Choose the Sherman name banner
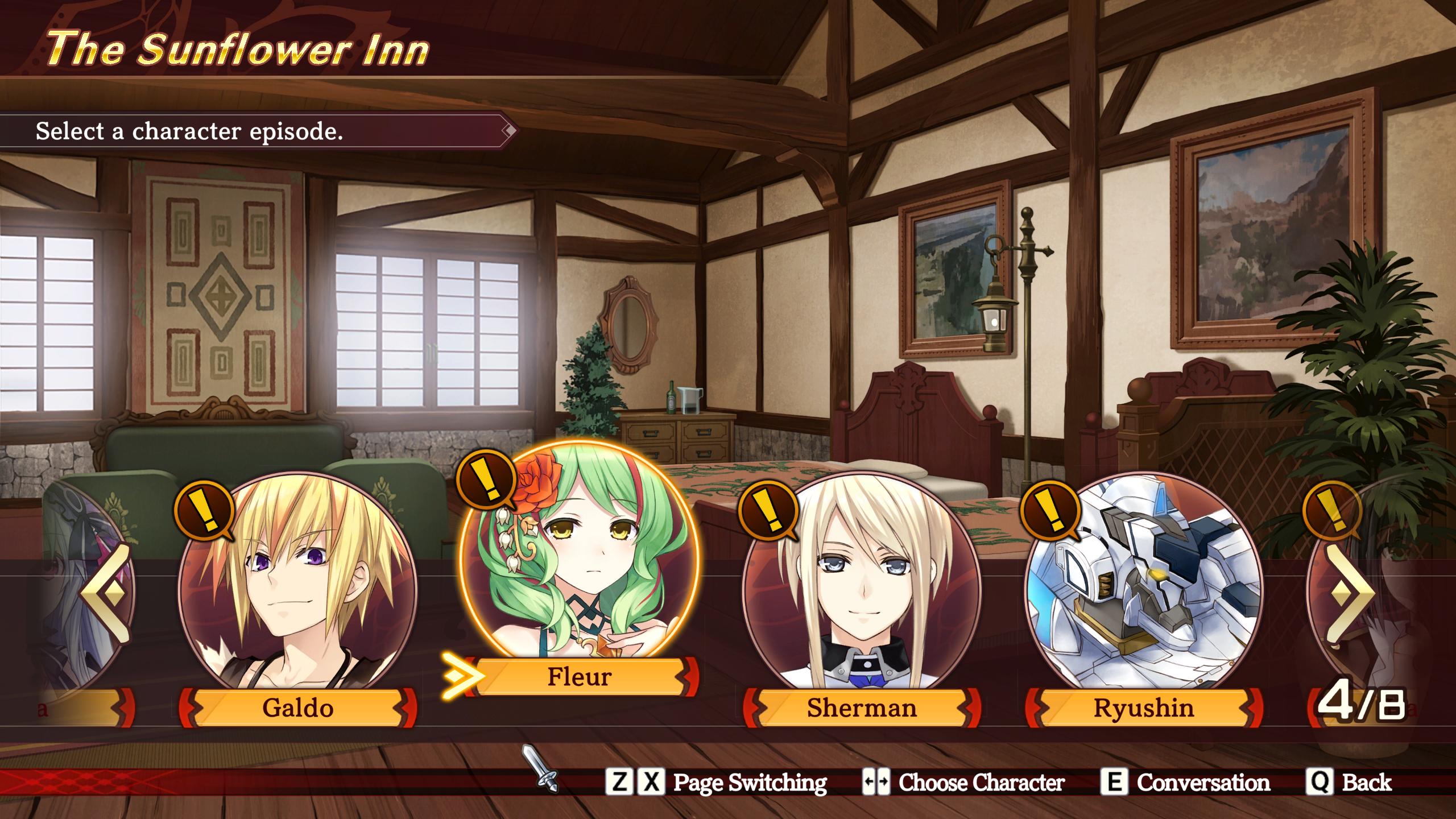 pos(862,708)
